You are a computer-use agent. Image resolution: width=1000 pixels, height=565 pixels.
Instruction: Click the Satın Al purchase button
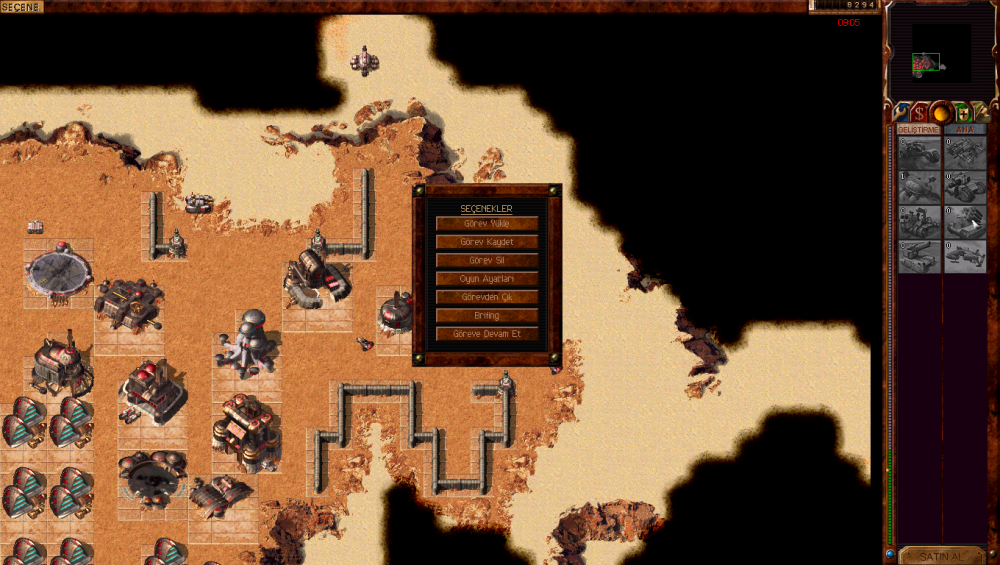point(940,555)
